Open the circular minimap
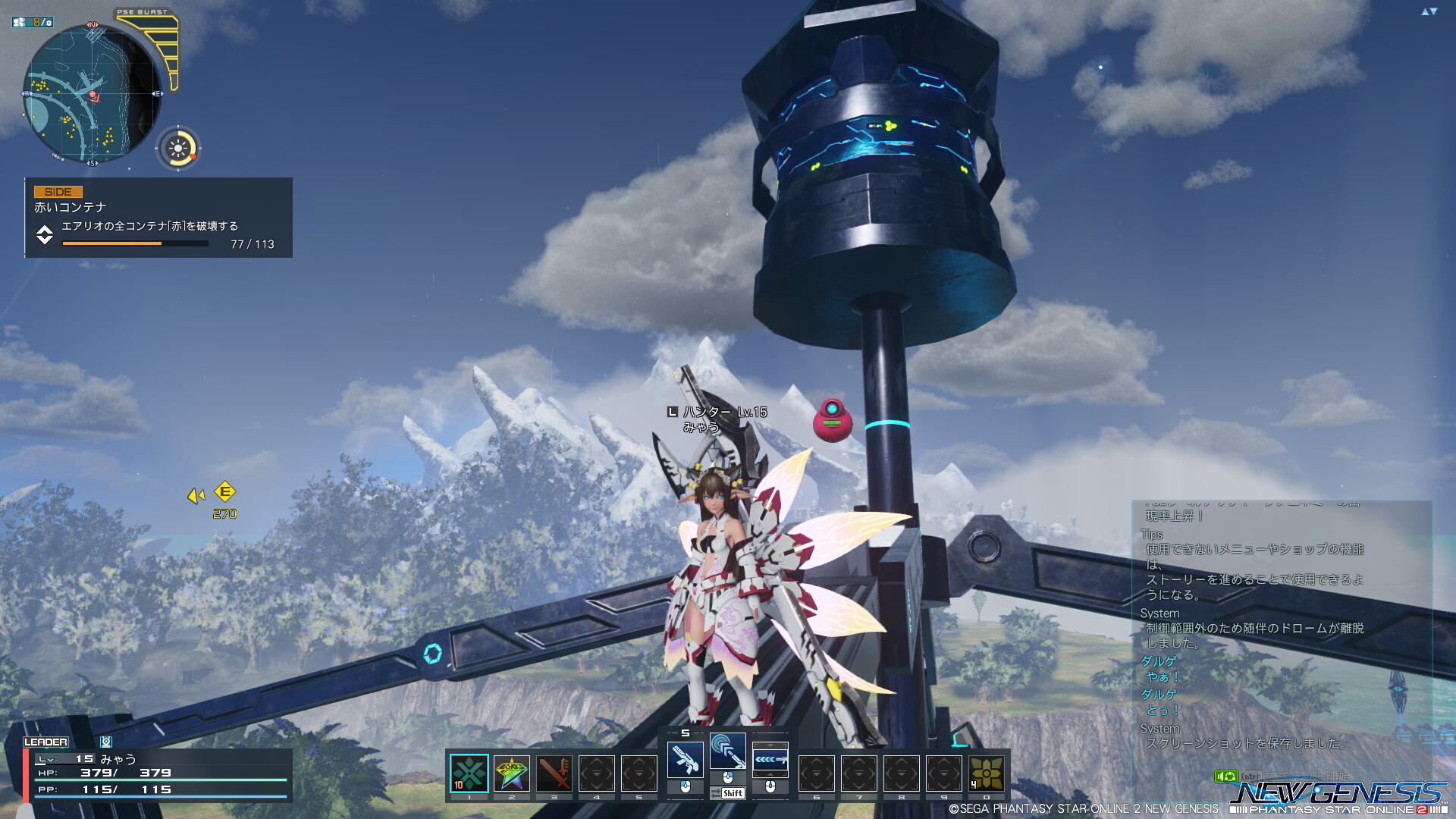 [x=93, y=94]
